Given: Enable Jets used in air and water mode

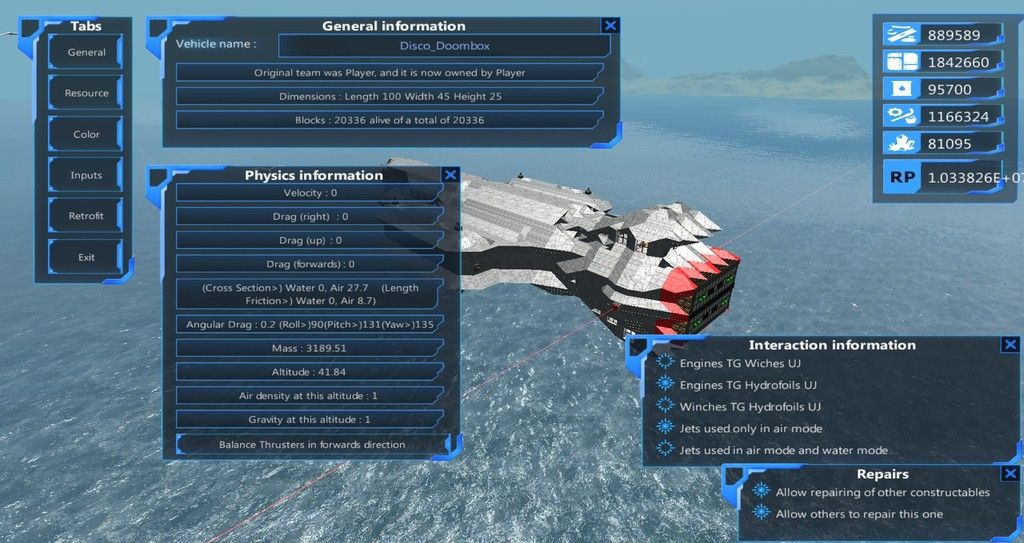Looking at the screenshot, I should point(666,450).
